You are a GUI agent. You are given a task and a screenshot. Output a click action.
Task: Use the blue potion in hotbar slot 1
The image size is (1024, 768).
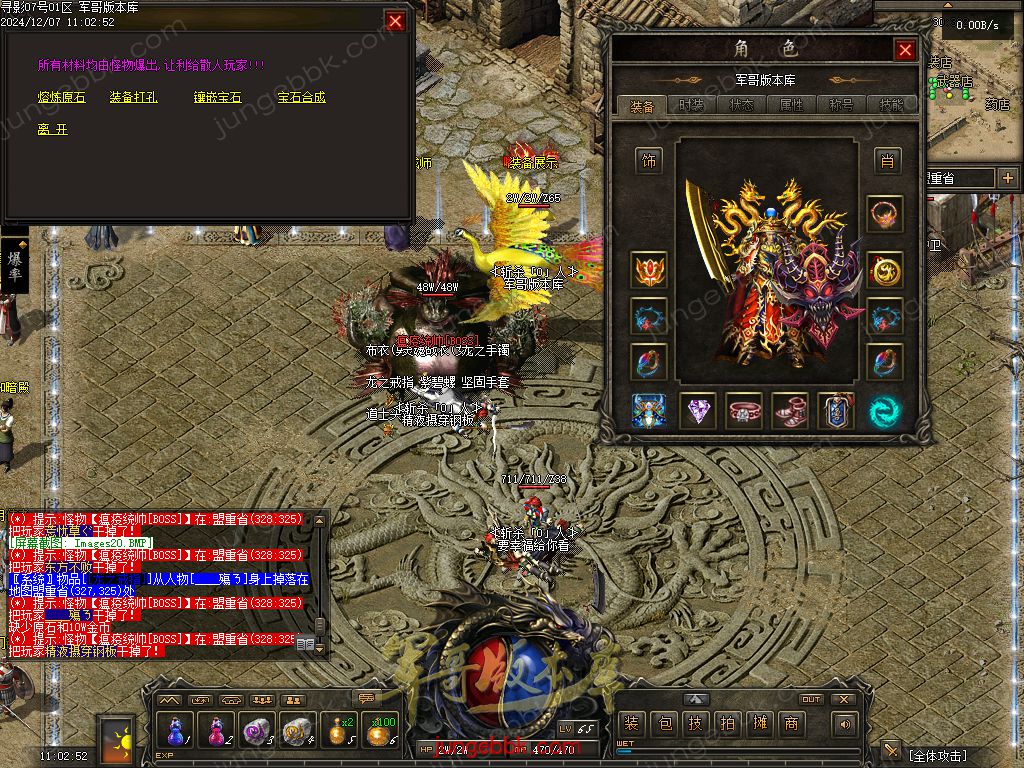coord(176,731)
